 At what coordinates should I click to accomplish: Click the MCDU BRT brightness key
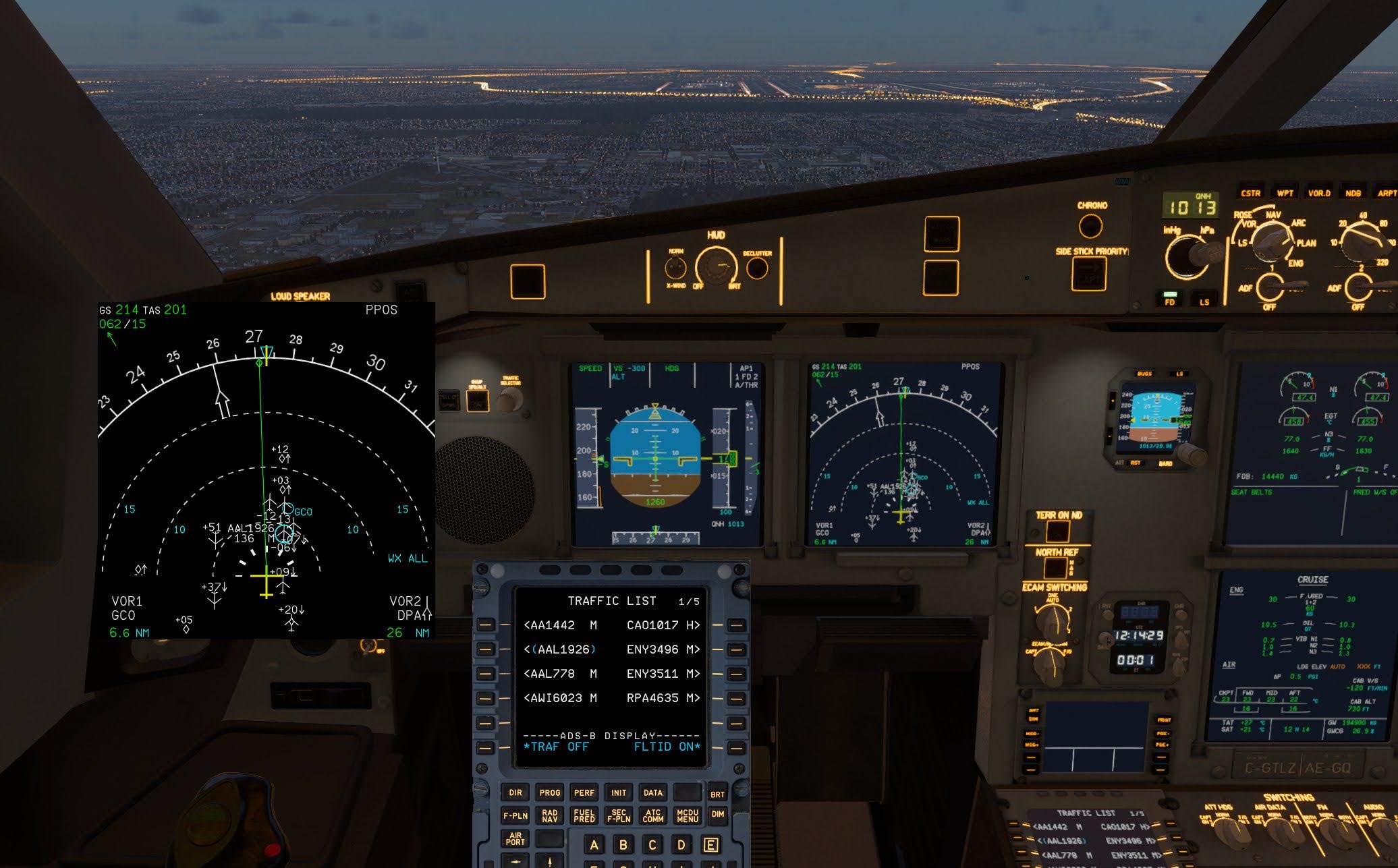717,794
